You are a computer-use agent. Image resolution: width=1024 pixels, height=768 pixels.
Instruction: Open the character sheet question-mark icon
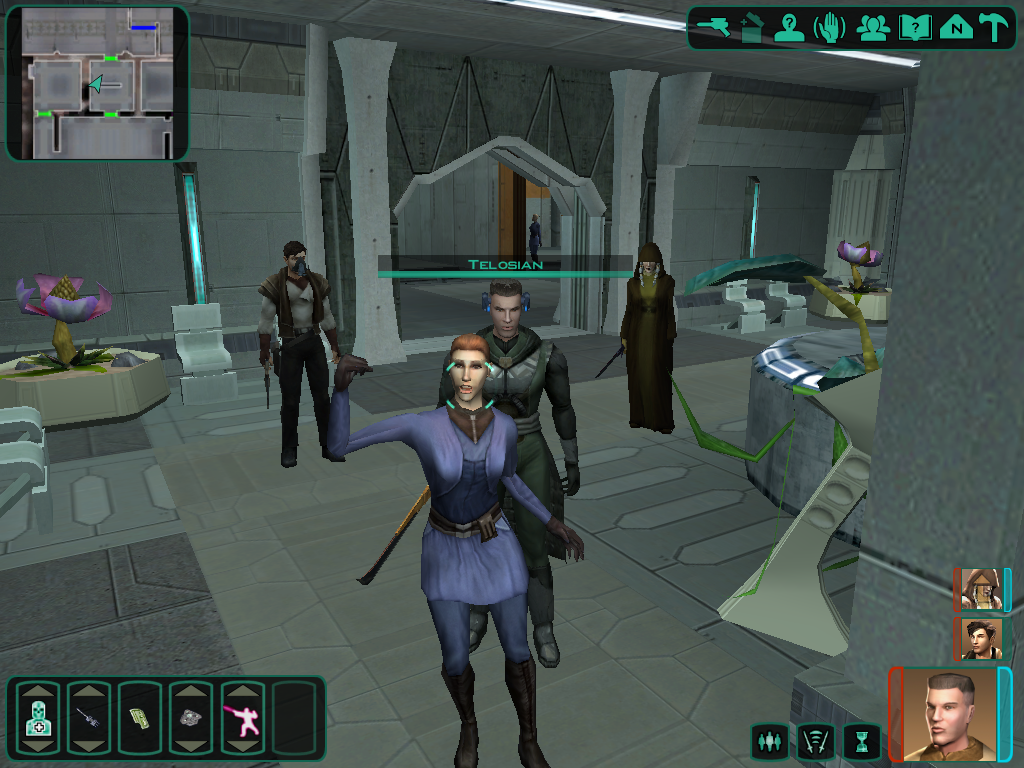click(x=791, y=28)
